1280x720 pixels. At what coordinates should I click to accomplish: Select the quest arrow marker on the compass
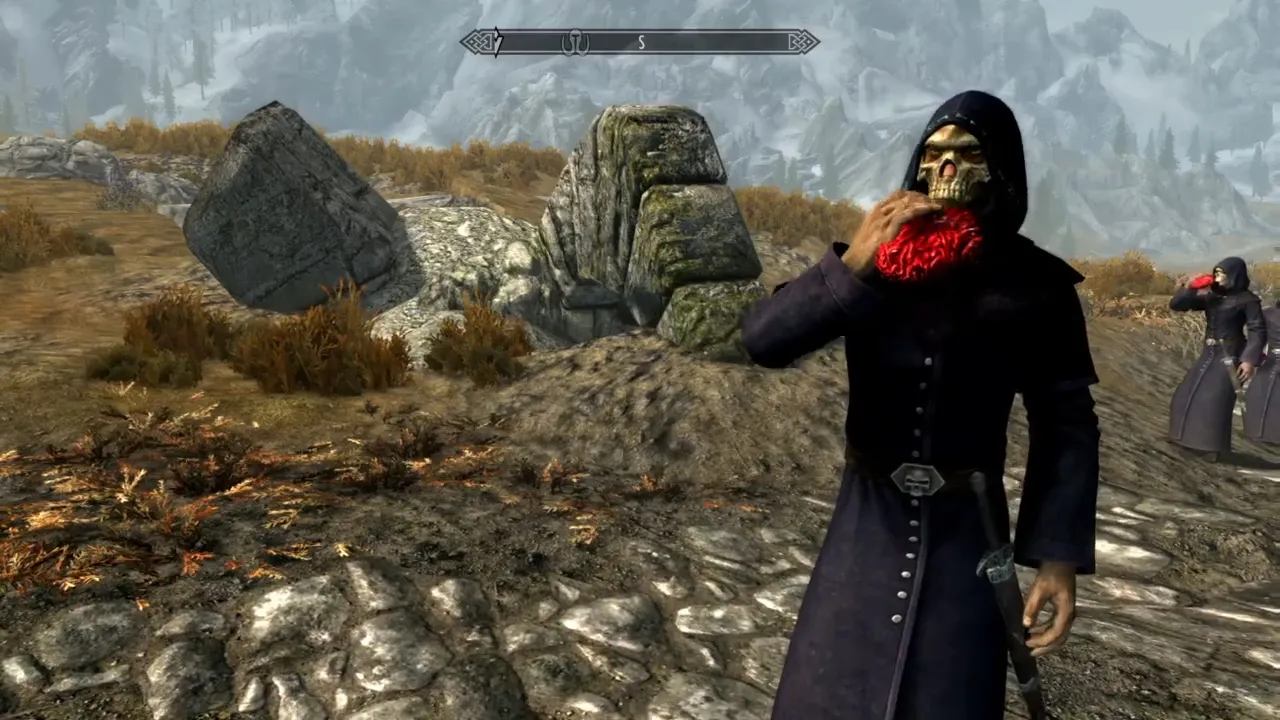[x=498, y=42]
